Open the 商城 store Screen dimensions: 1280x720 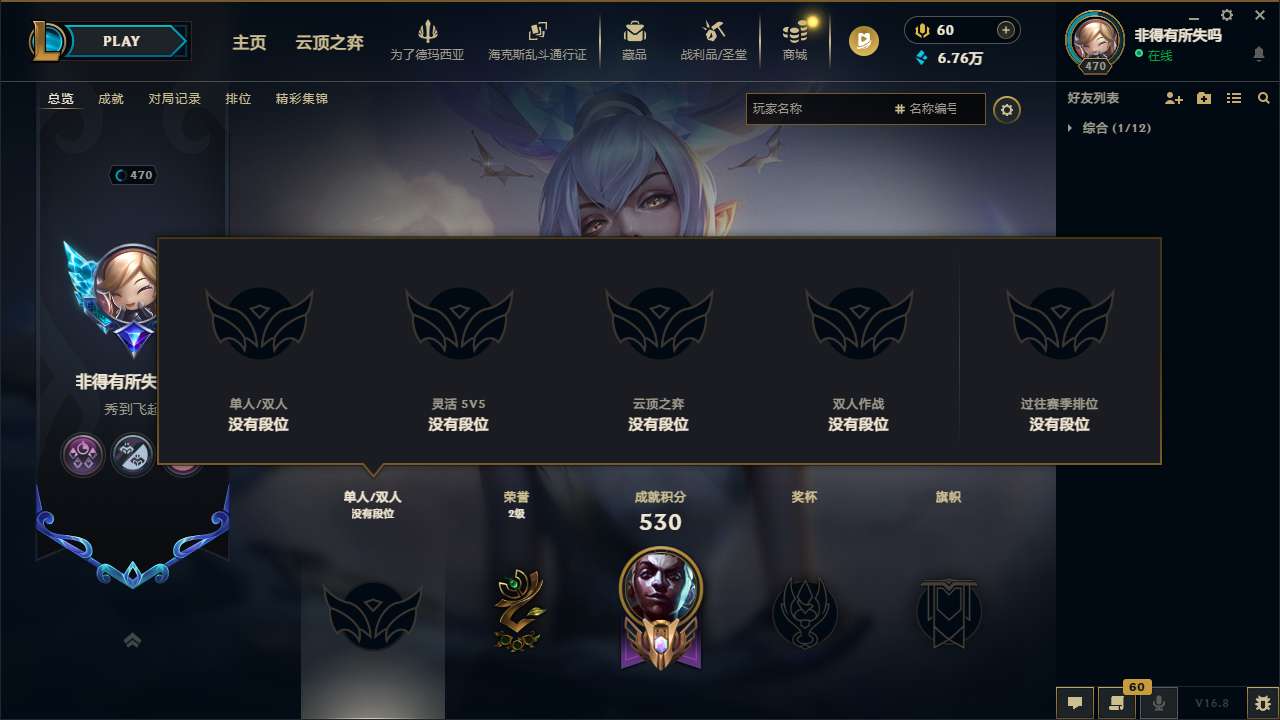coord(795,41)
